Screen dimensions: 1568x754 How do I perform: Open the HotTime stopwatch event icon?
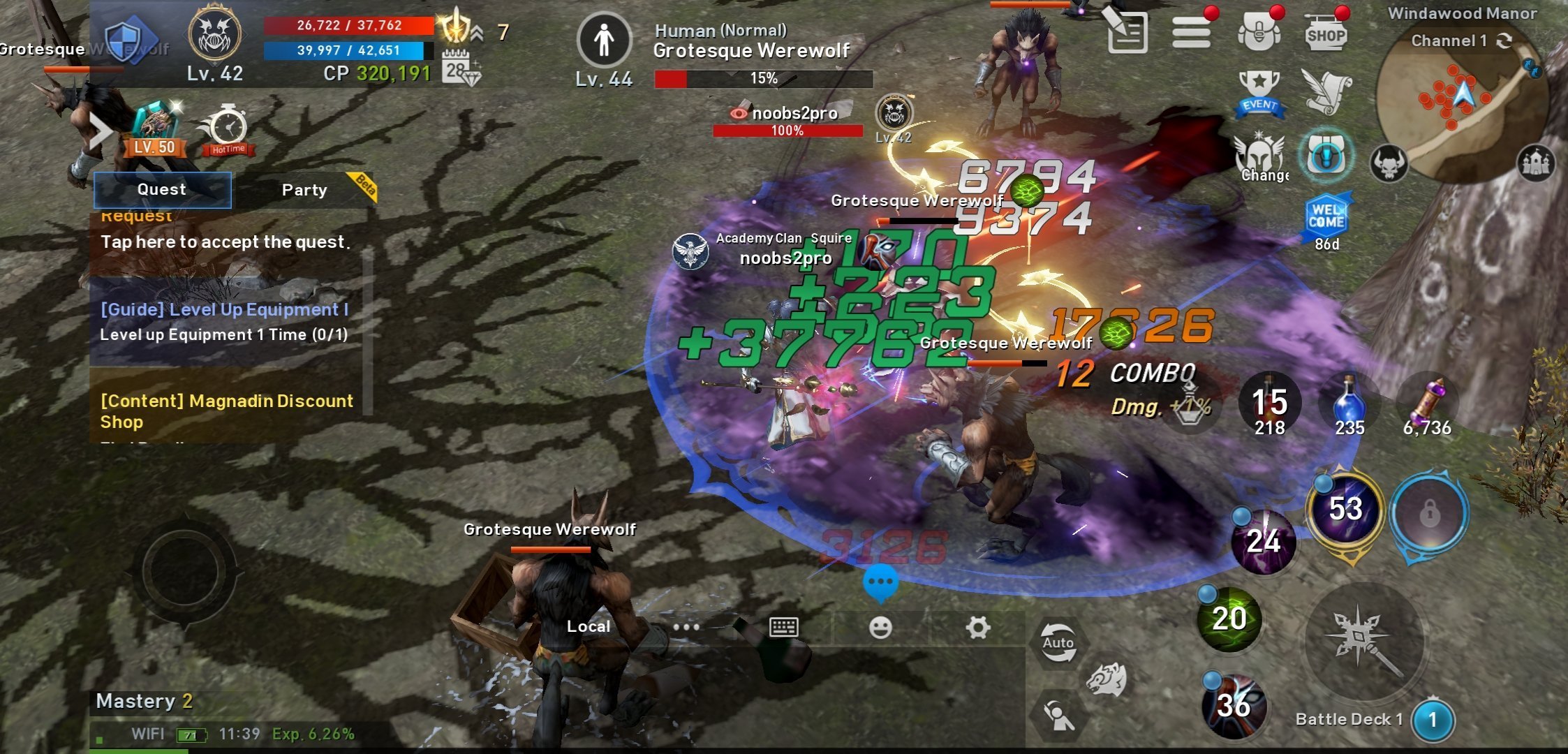click(228, 131)
